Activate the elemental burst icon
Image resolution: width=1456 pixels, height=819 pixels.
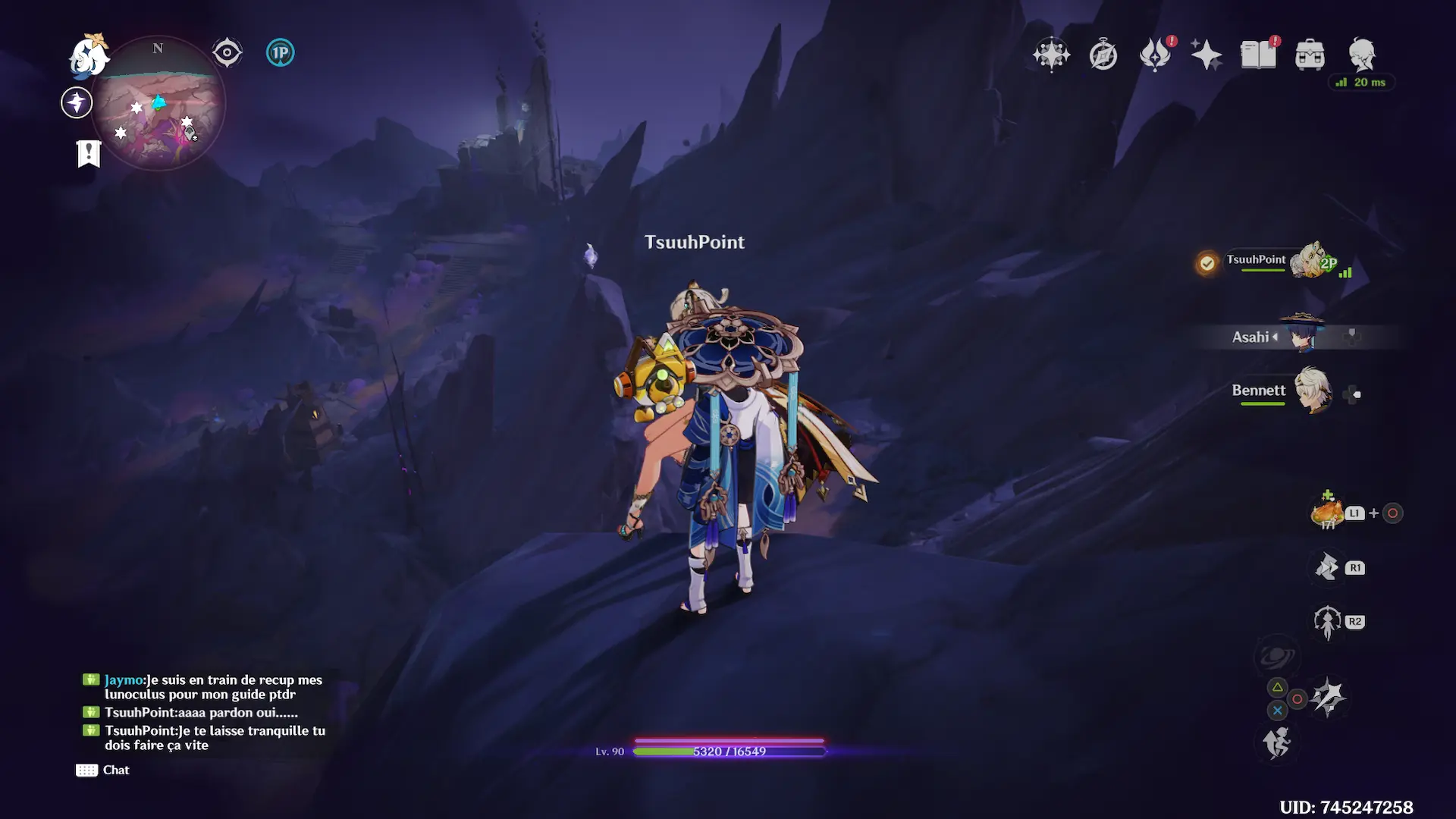pos(1328,698)
